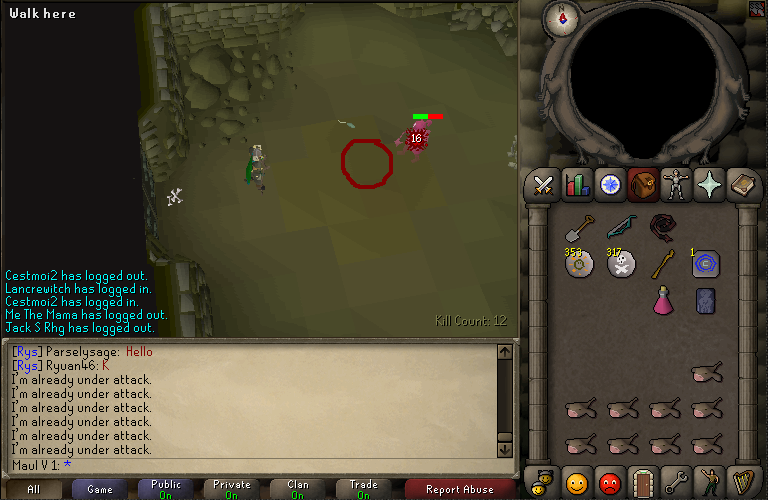
Task: Select the spade in the inventory
Action: click(579, 227)
